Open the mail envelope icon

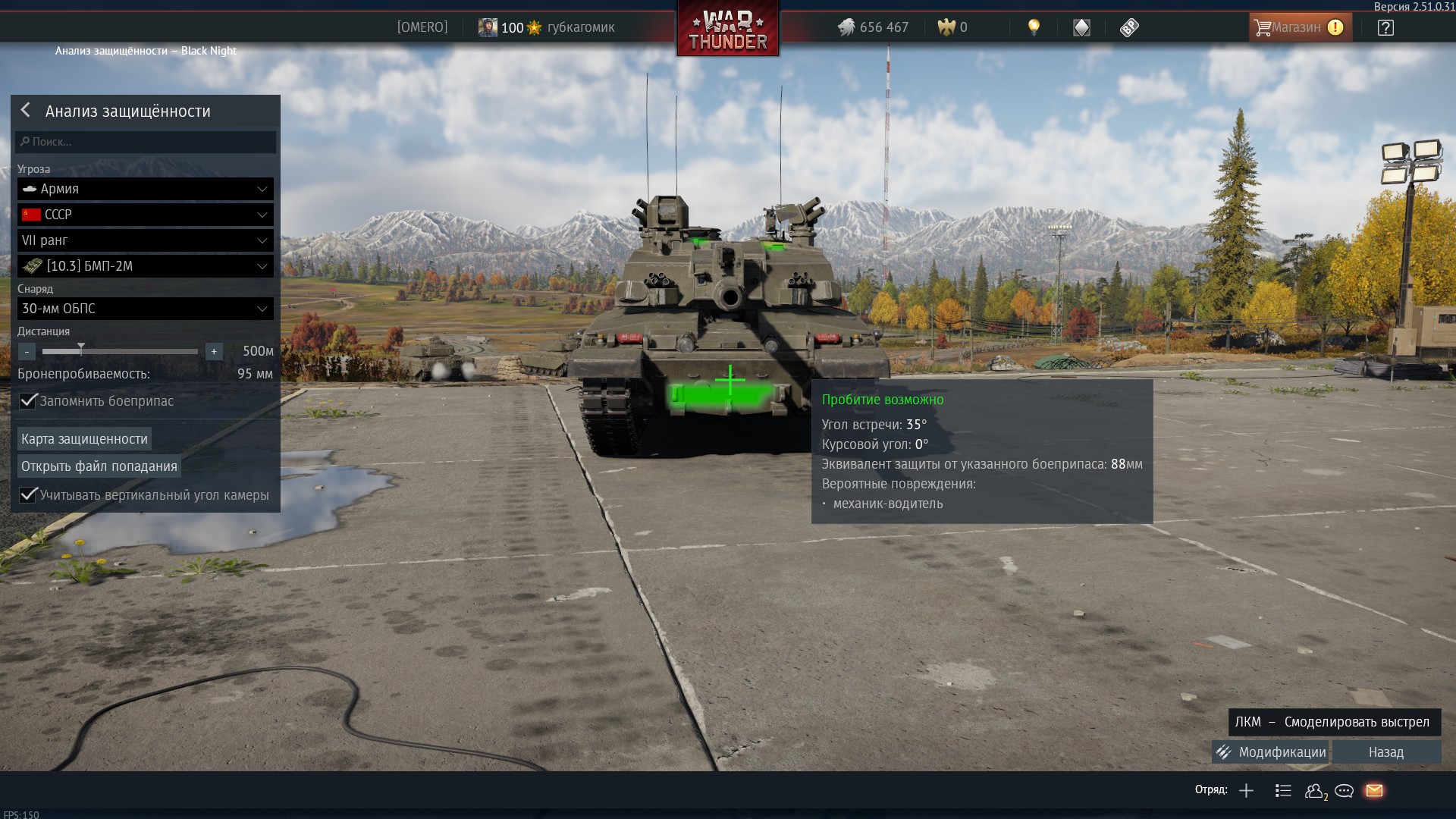[1374, 791]
